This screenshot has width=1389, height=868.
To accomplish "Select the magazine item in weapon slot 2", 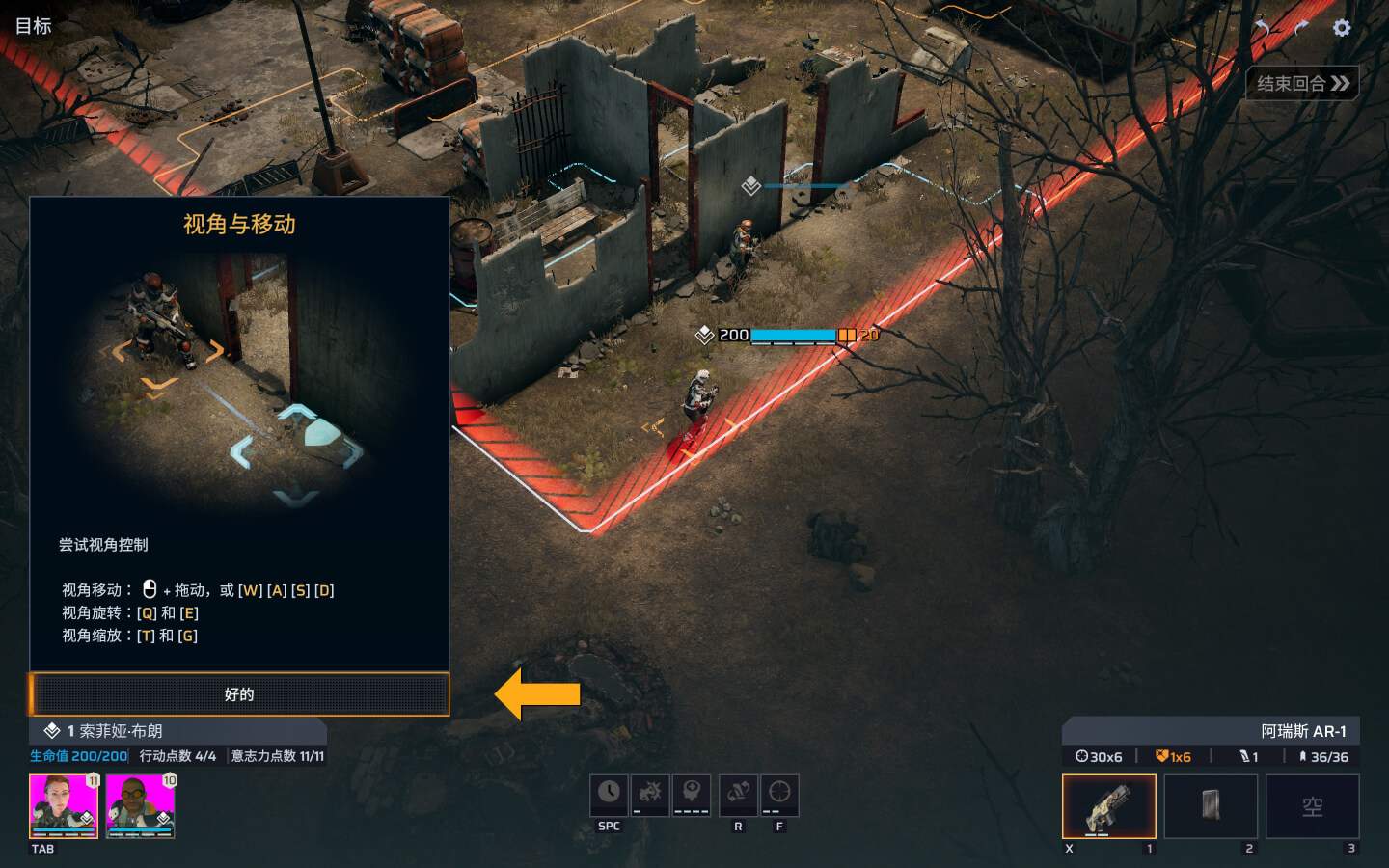I will click(x=1210, y=806).
